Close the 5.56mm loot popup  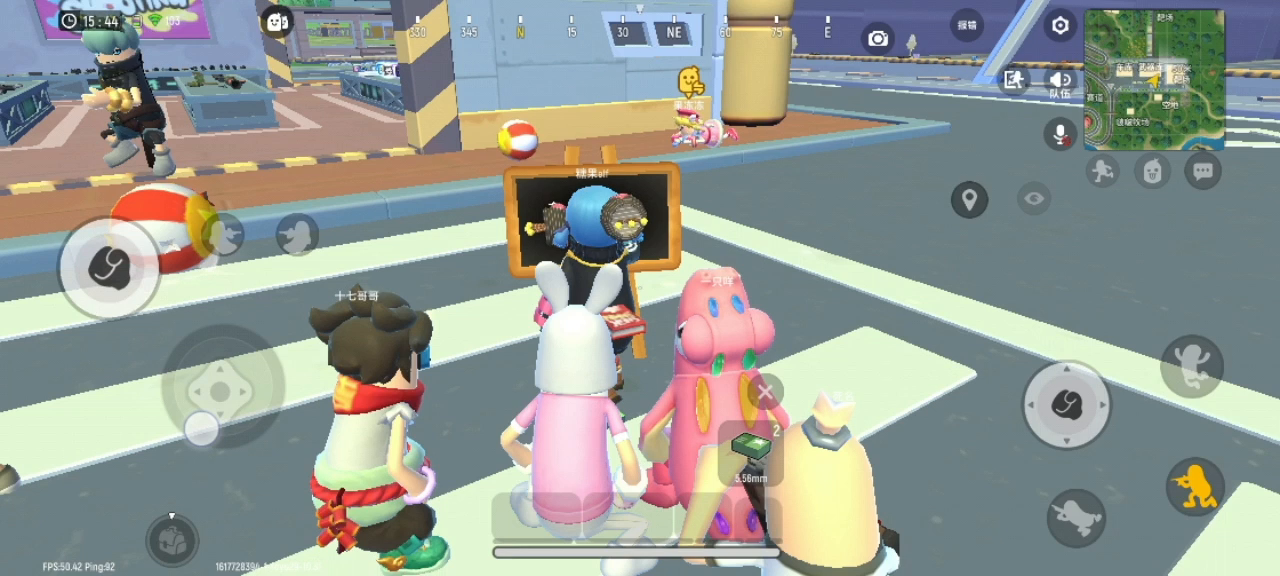tap(766, 392)
